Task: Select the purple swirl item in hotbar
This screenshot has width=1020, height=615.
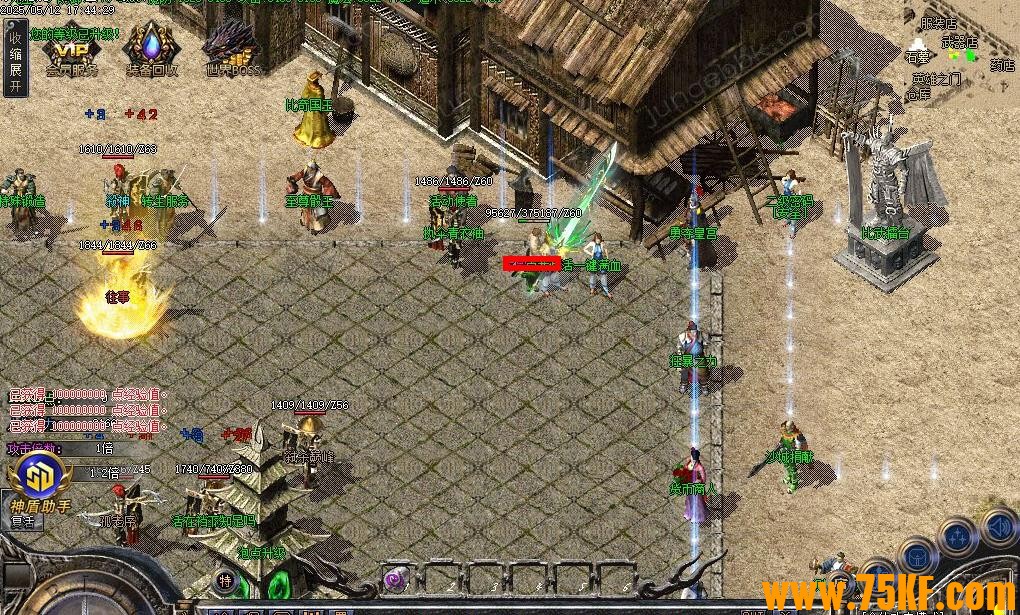Action: 396,577
